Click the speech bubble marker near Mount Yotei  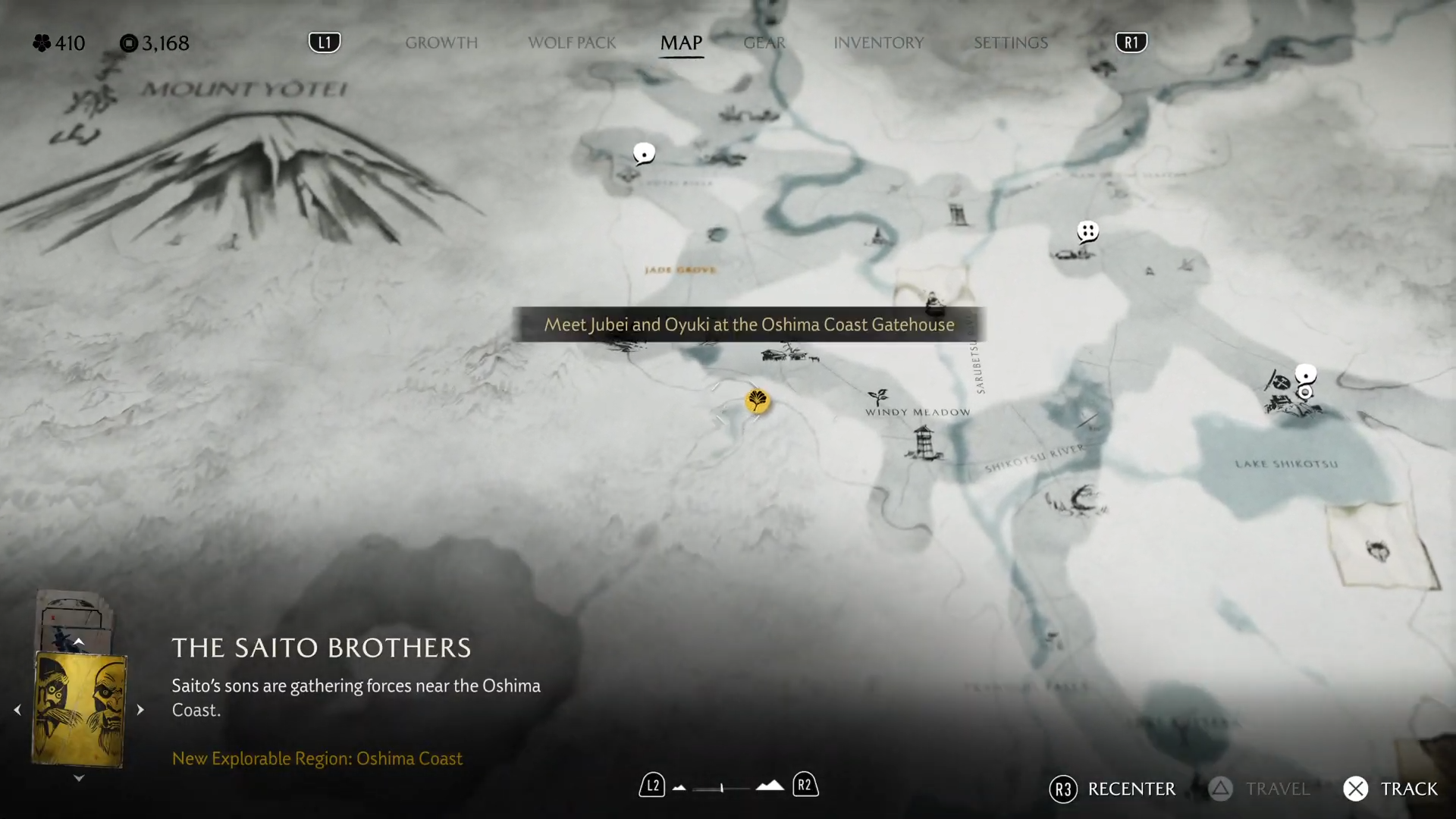coord(644,154)
